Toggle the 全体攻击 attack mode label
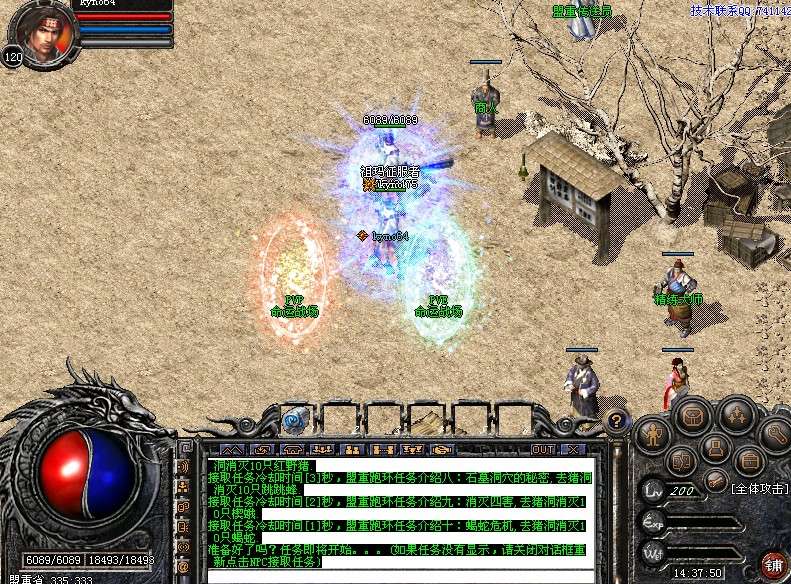791x584 pixels. pos(759,489)
